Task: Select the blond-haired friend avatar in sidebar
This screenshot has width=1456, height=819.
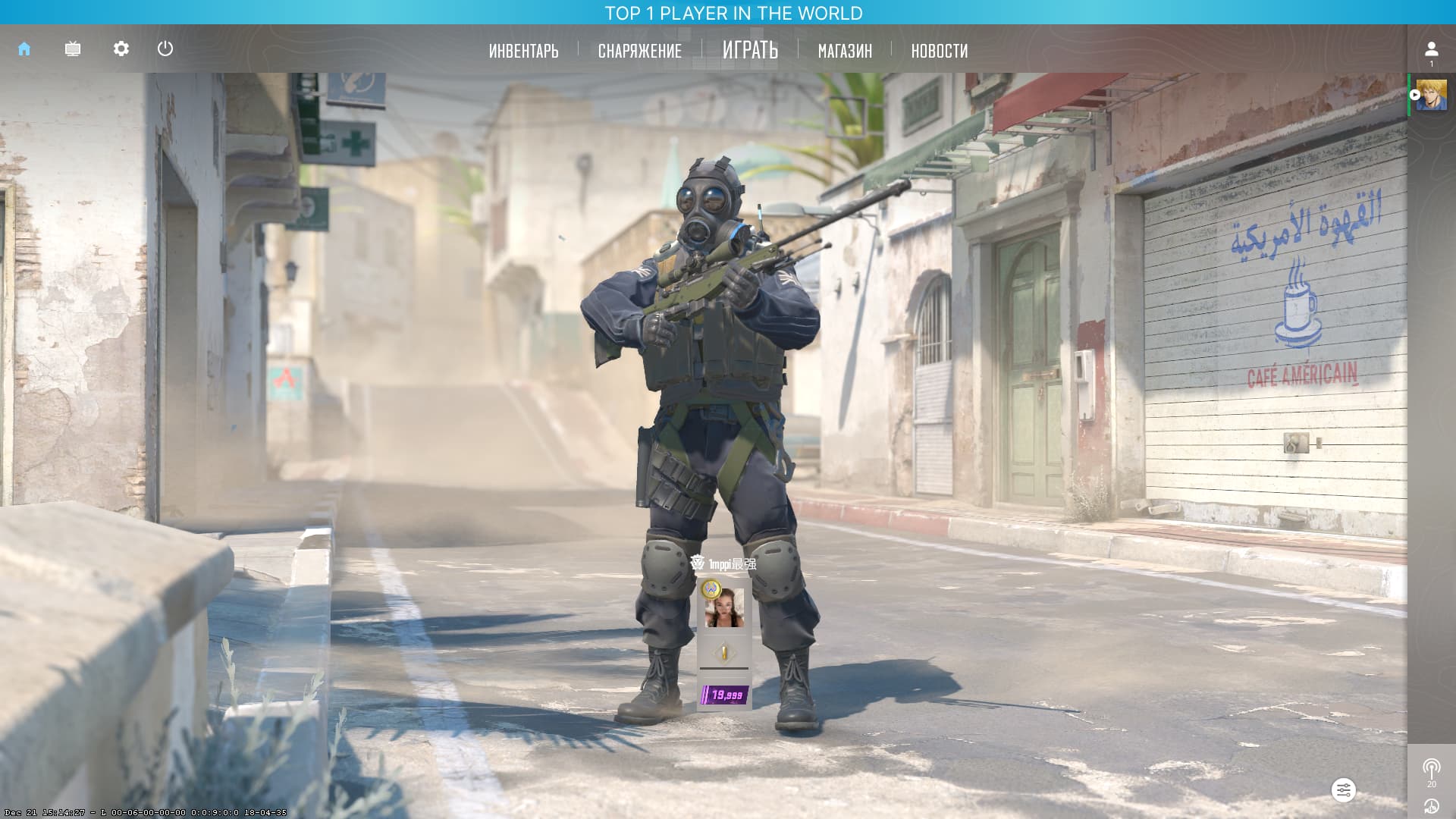Action: tap(1431, 96)
